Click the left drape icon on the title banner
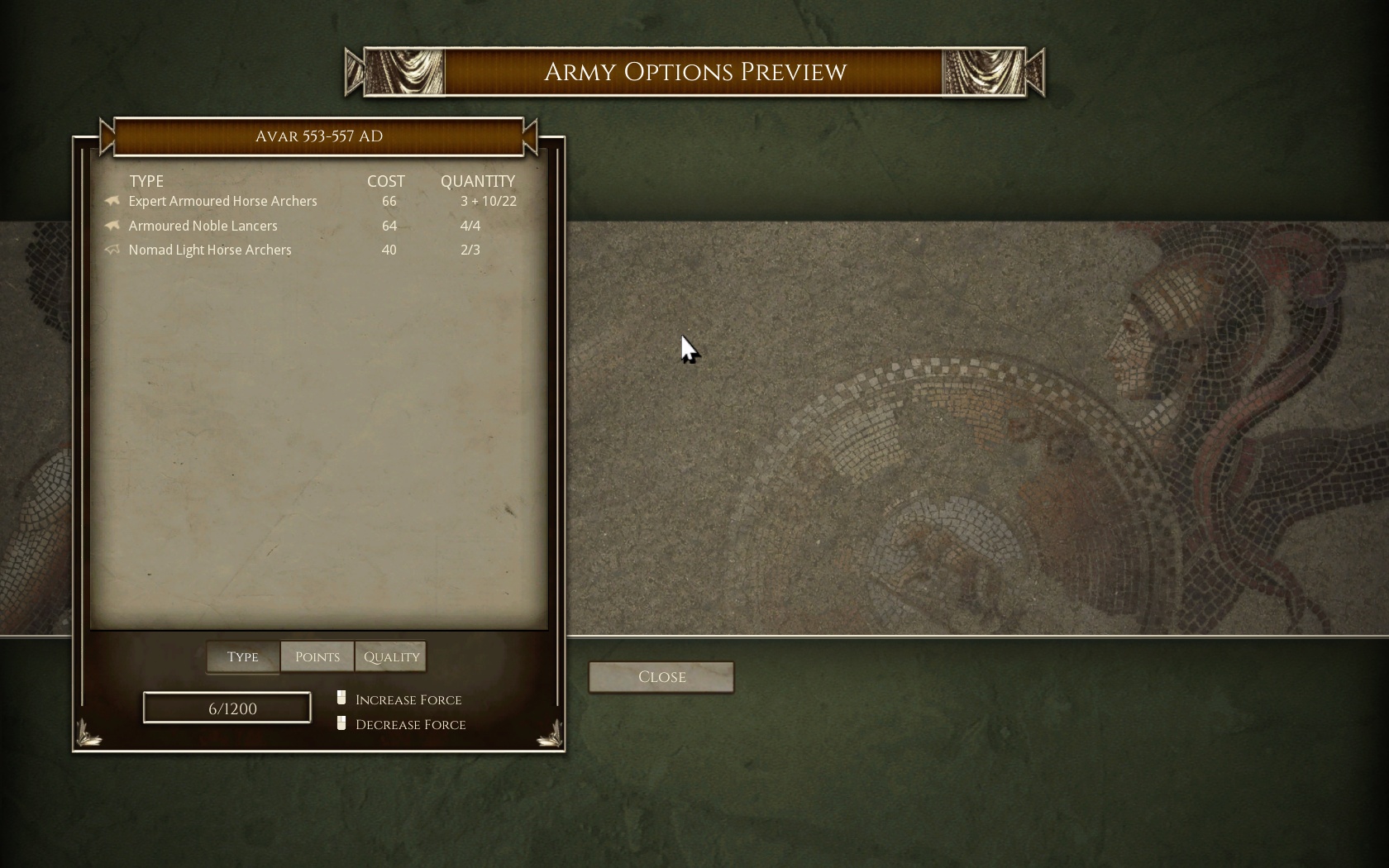 click(x=403, y=72)
